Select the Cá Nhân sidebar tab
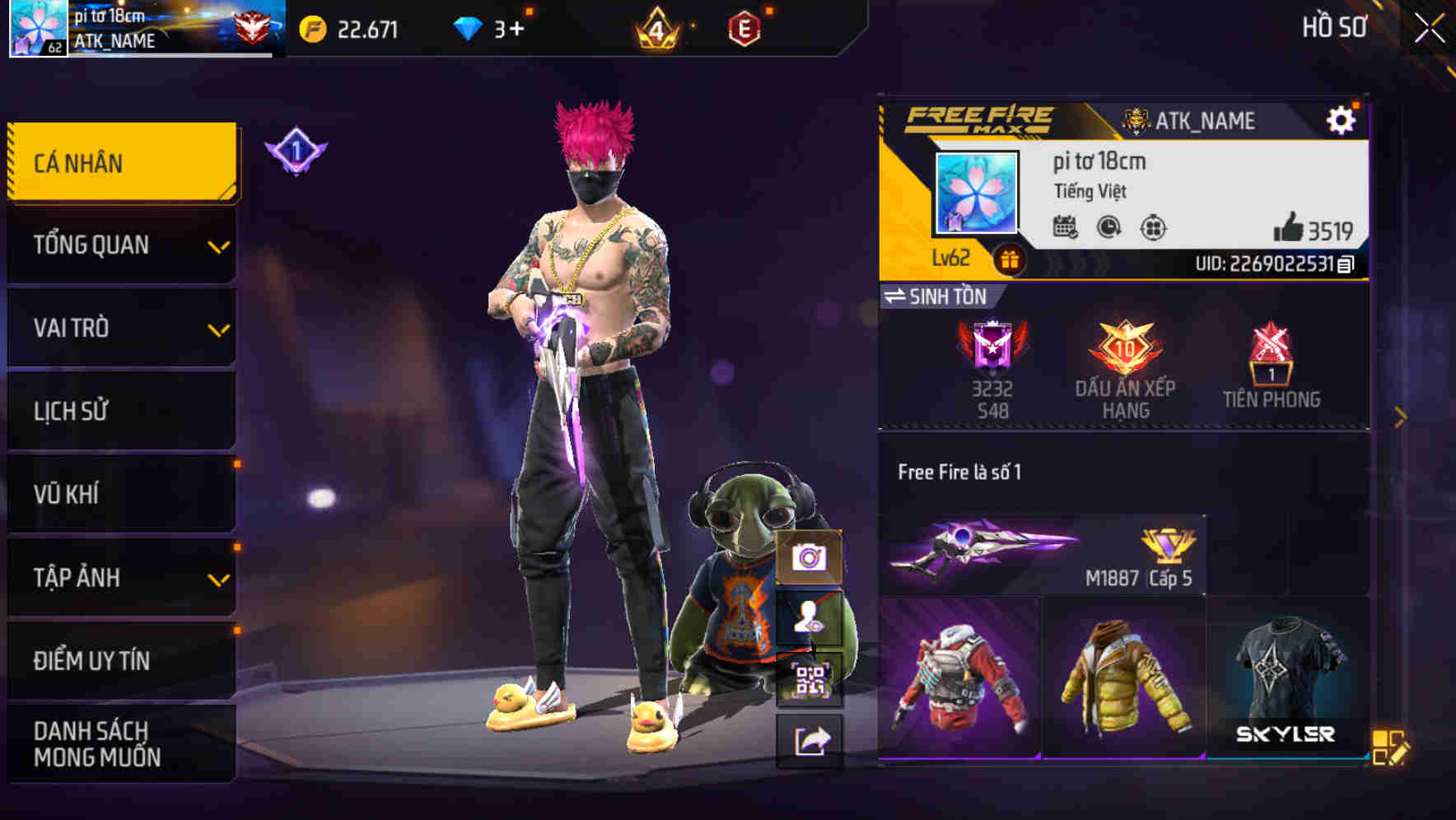The image size is (1456, 820). tap(120, 162)
